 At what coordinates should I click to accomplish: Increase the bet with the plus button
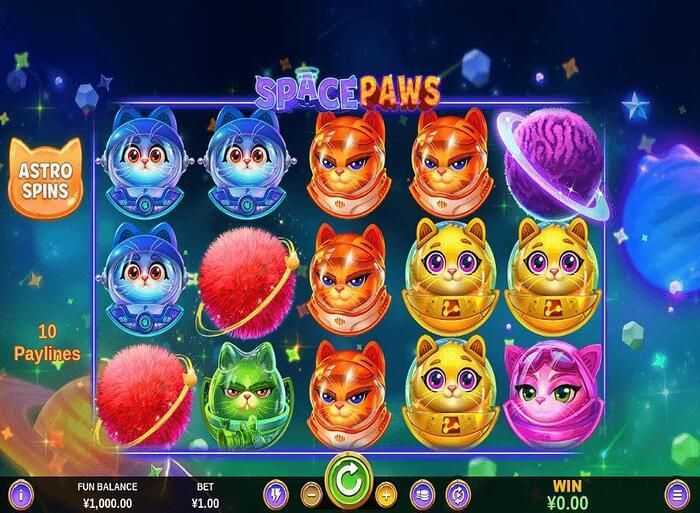tap(387, 493)
